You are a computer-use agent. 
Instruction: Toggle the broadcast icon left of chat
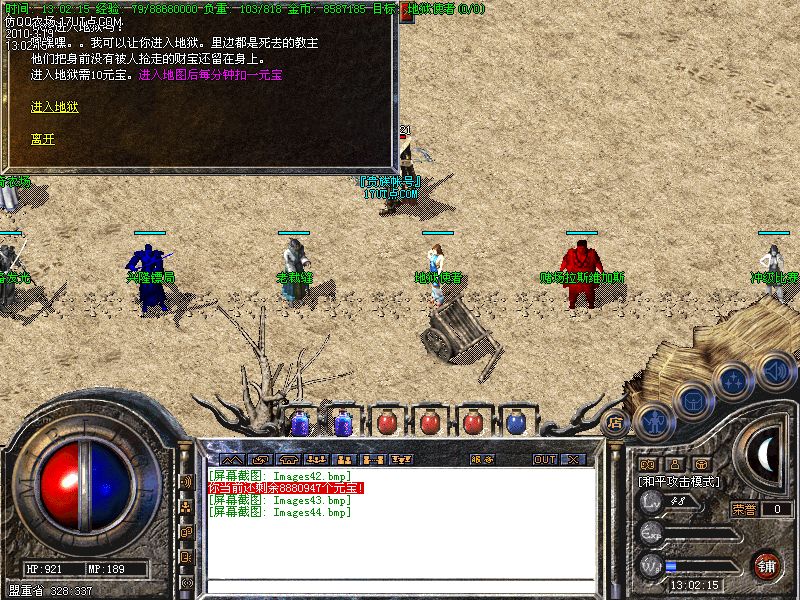click(185, 481)
